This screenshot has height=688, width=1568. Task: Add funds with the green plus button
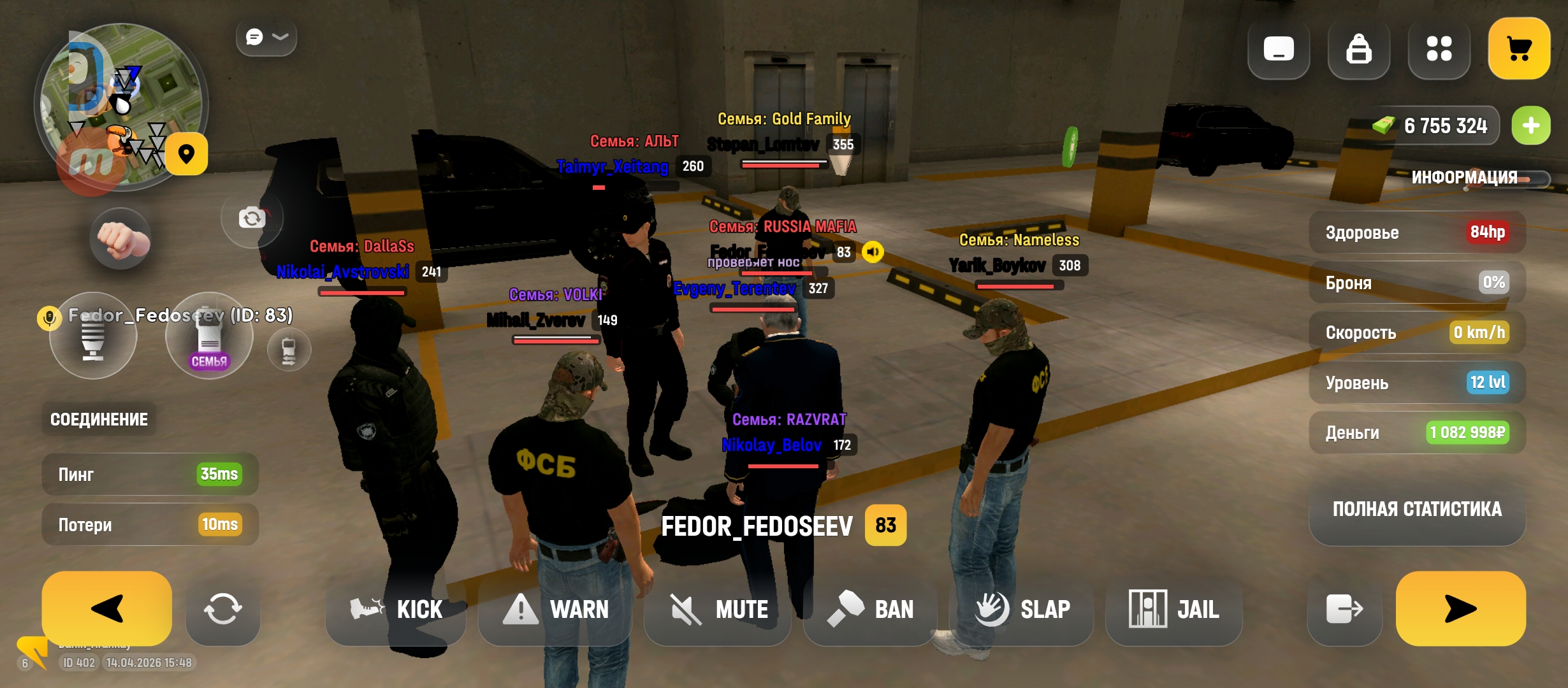[1531, 125]
